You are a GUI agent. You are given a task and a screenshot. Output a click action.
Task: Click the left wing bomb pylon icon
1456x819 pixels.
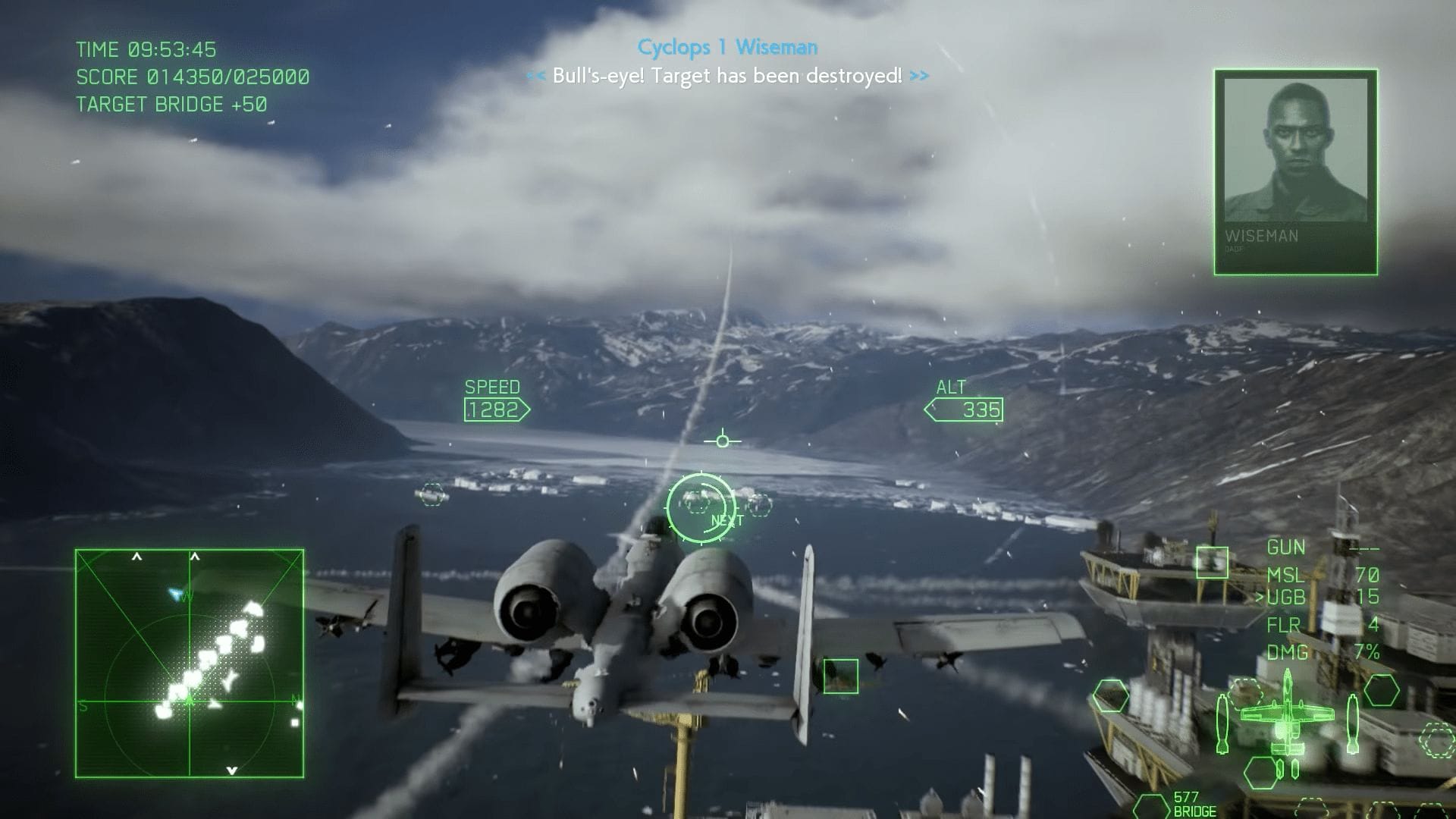pyautogui.click(x=1222, y=724)
